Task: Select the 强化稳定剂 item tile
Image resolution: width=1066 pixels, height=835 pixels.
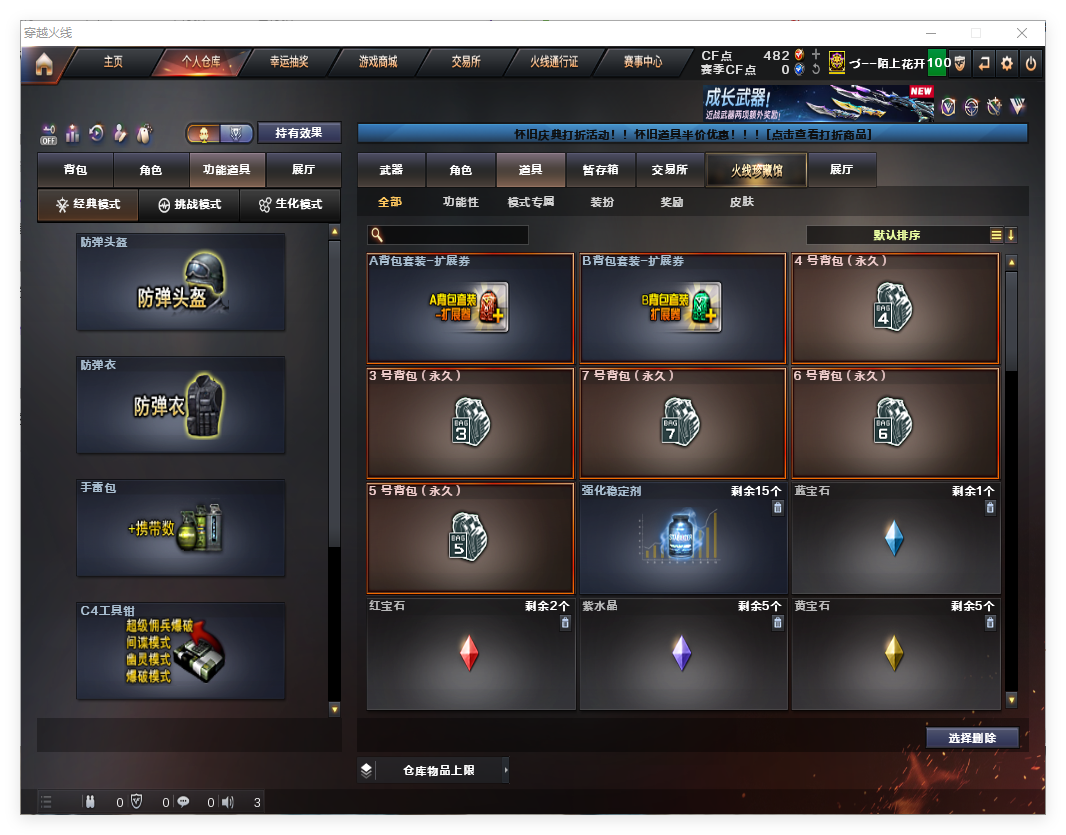Action: pyautogui.click(x=683, y=540)
